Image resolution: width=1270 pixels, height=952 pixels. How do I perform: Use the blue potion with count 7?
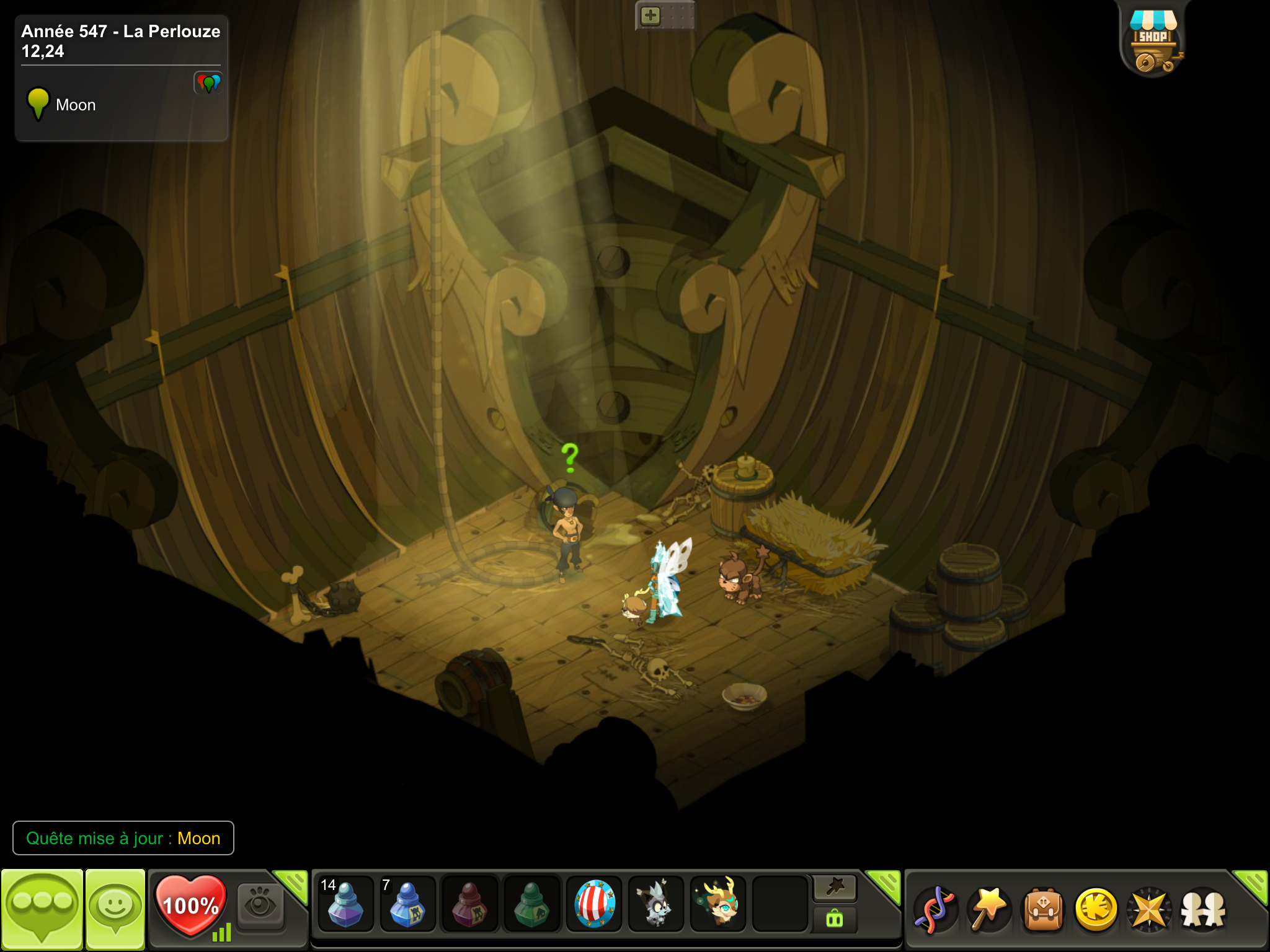[407, 906]
